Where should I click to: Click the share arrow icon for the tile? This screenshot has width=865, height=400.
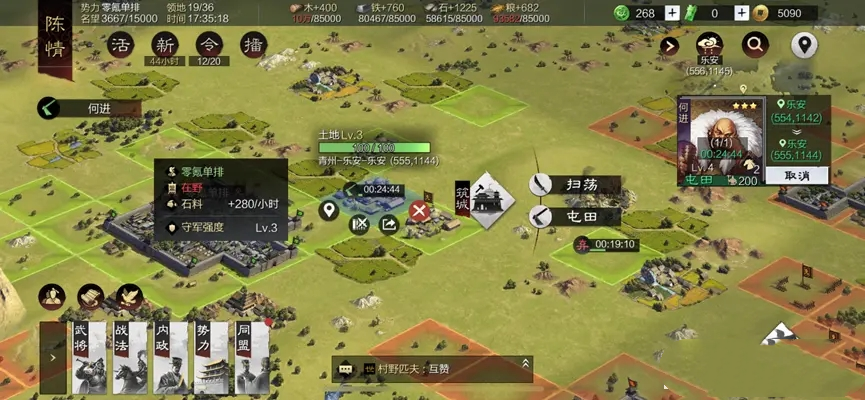pyautogui.click(x=389, y=224)
